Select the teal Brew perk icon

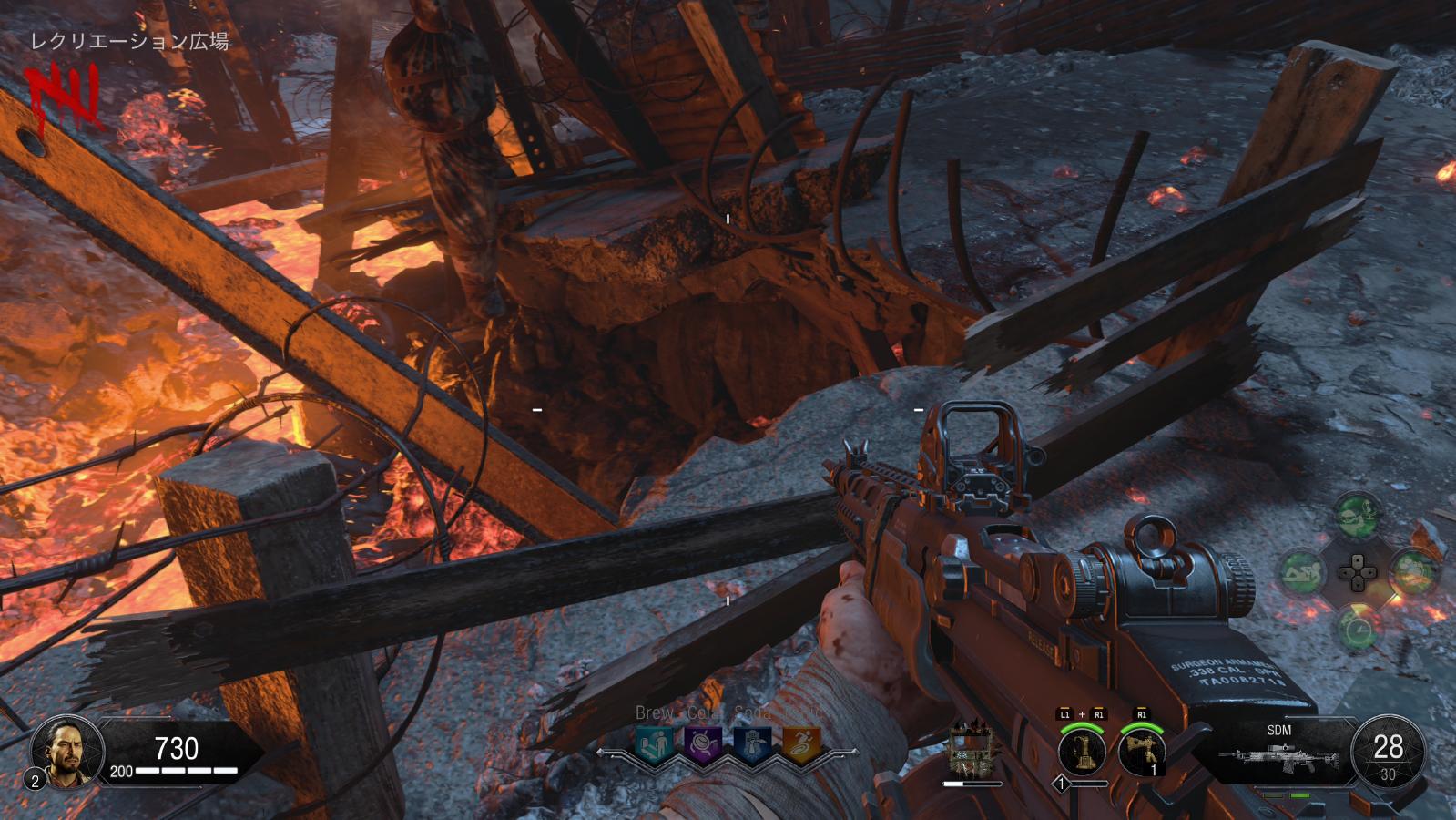(x=655, y=745)
